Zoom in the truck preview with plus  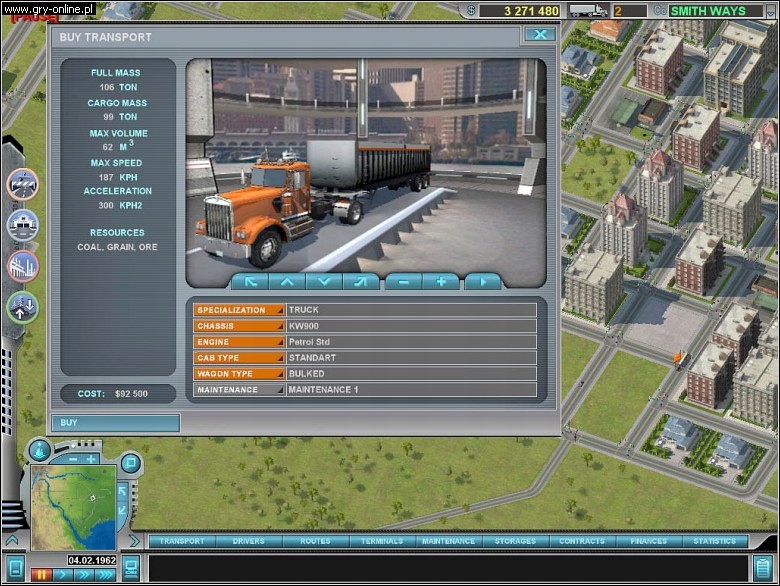click(440, 282)
